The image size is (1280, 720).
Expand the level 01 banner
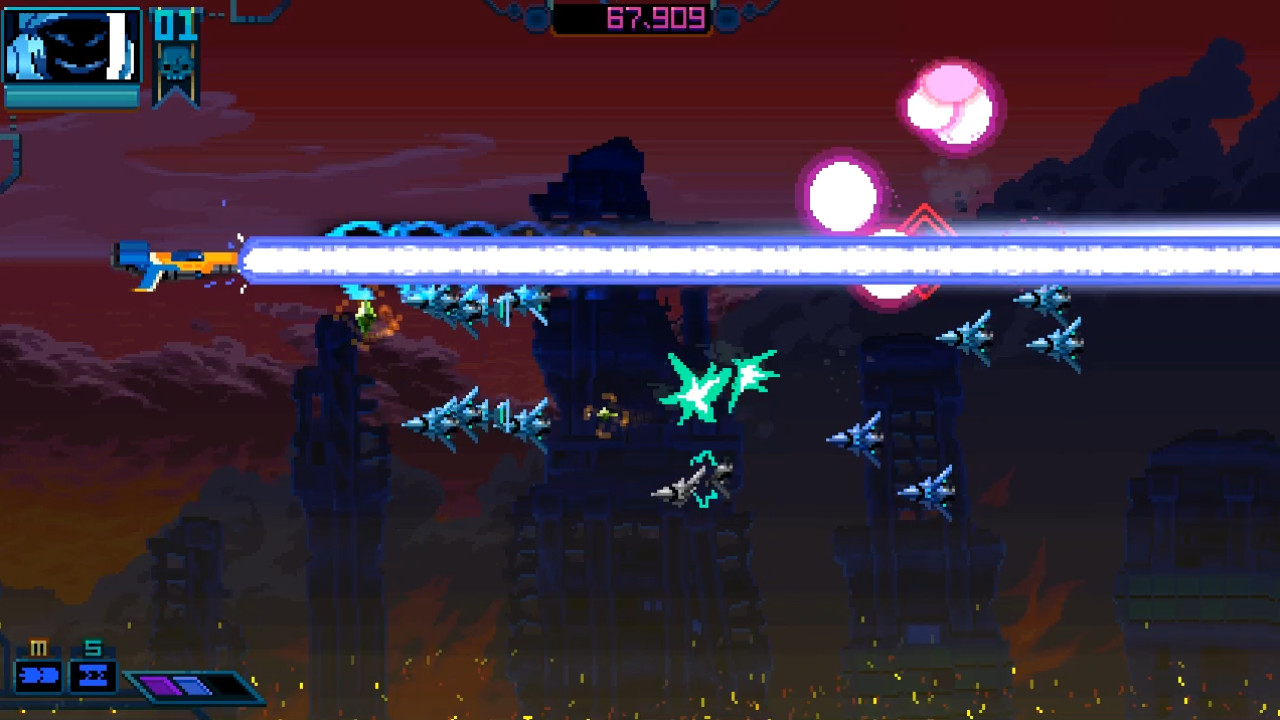click(x=176, y=50)
